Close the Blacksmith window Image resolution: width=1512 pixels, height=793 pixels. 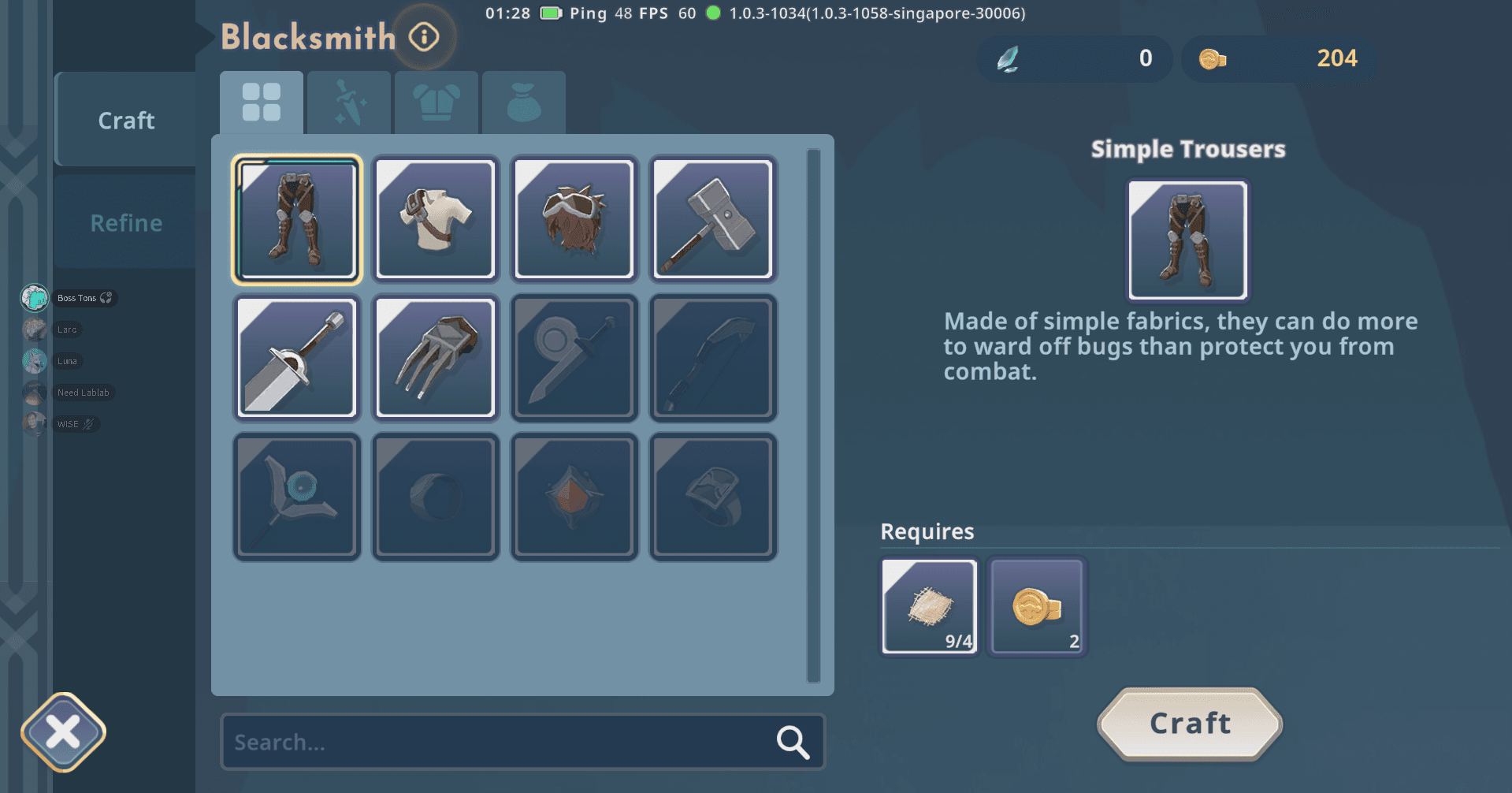point(63,732)
